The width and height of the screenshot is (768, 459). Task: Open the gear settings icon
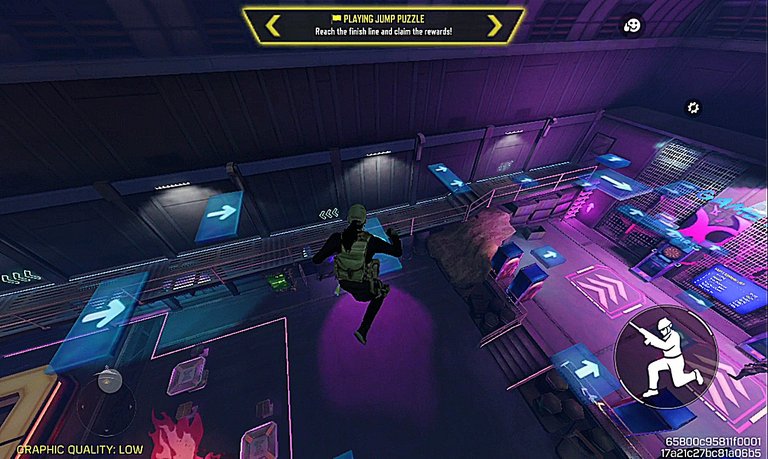pyautogui.click(x=692, y=108)
